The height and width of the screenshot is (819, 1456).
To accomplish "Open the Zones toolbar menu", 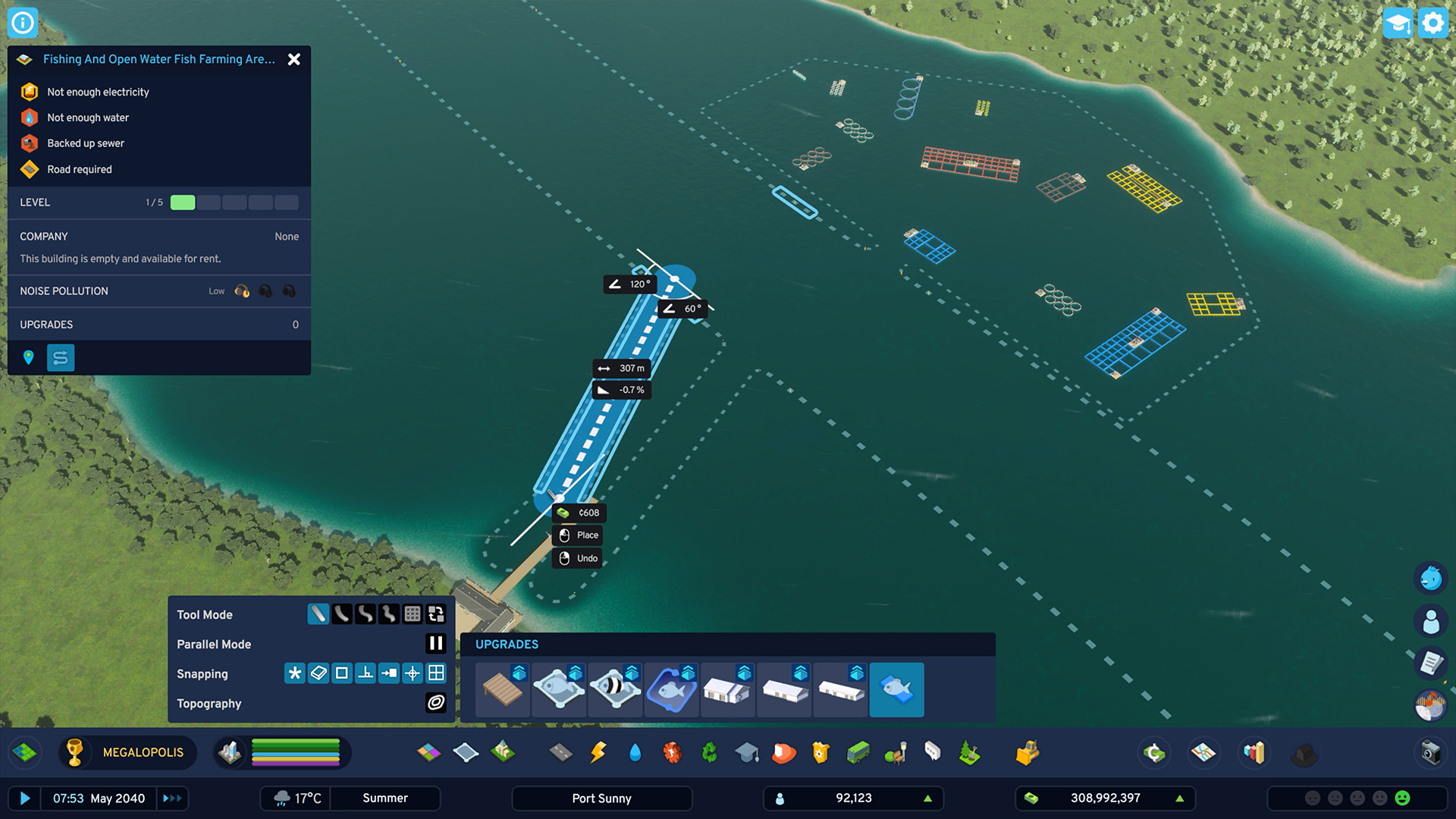I will tap(428, 752).
